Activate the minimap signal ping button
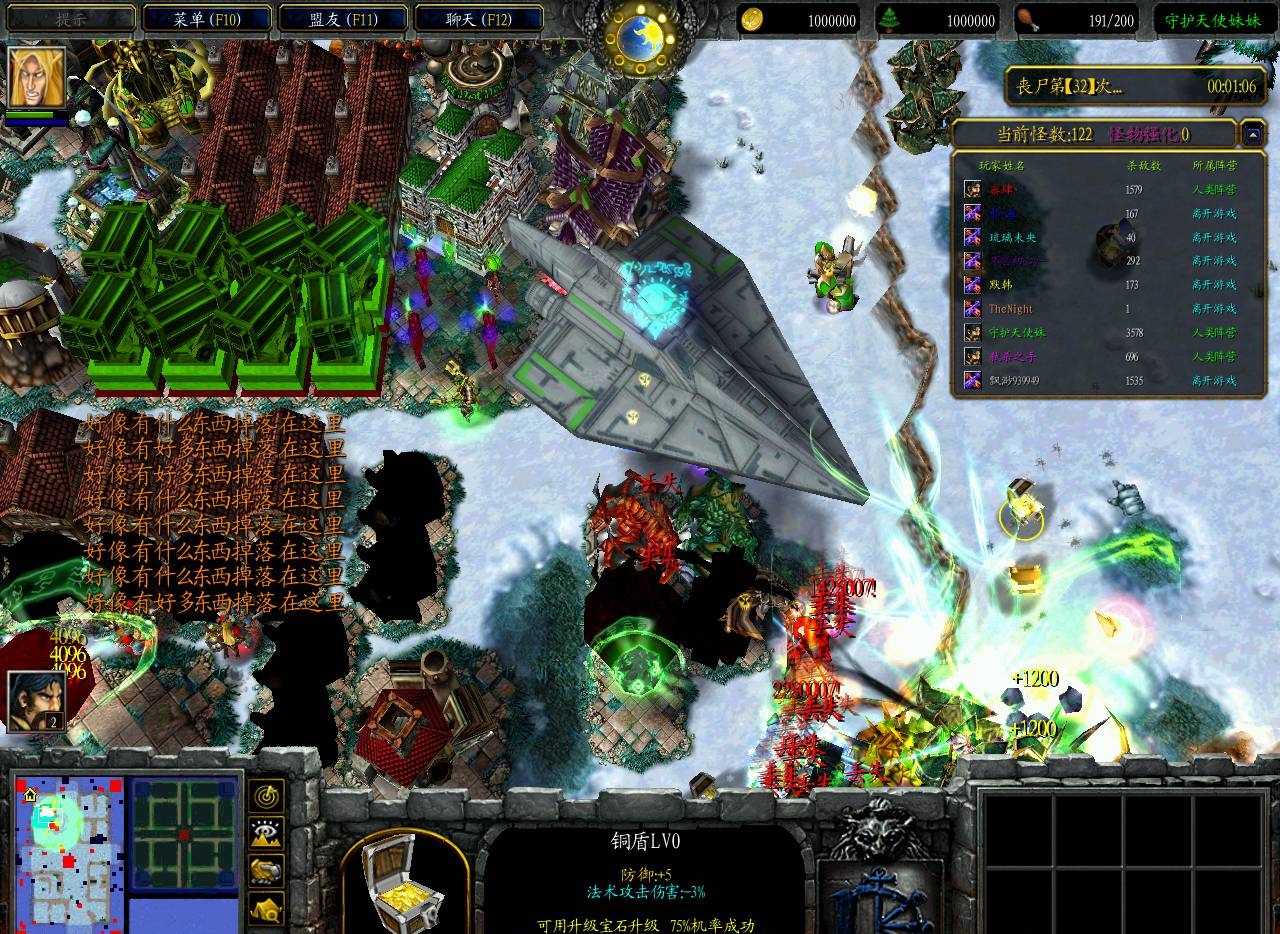This screenshot has width=1280, height=934. [267, 796]
